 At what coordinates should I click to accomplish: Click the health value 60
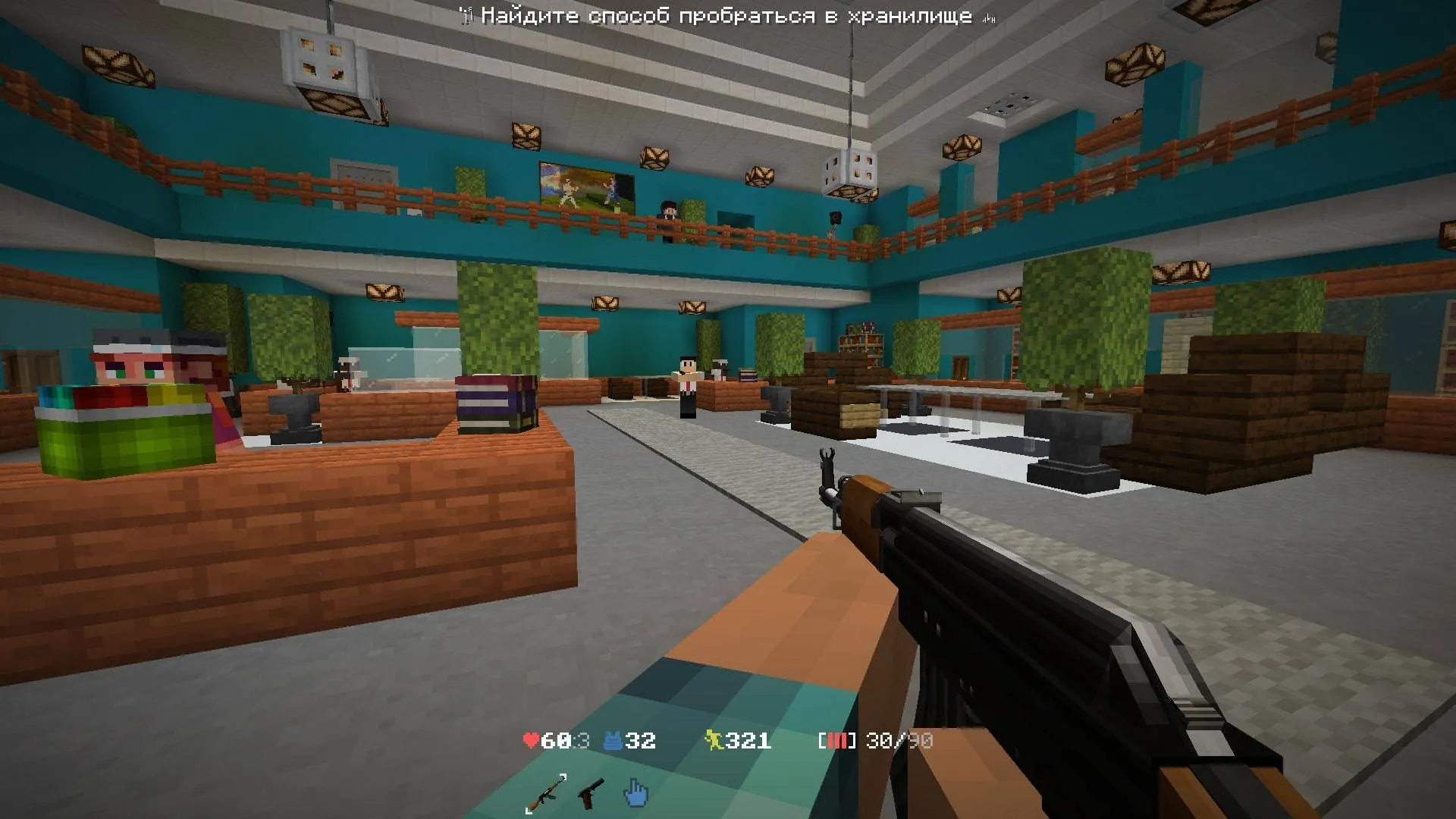pos(555,740)
